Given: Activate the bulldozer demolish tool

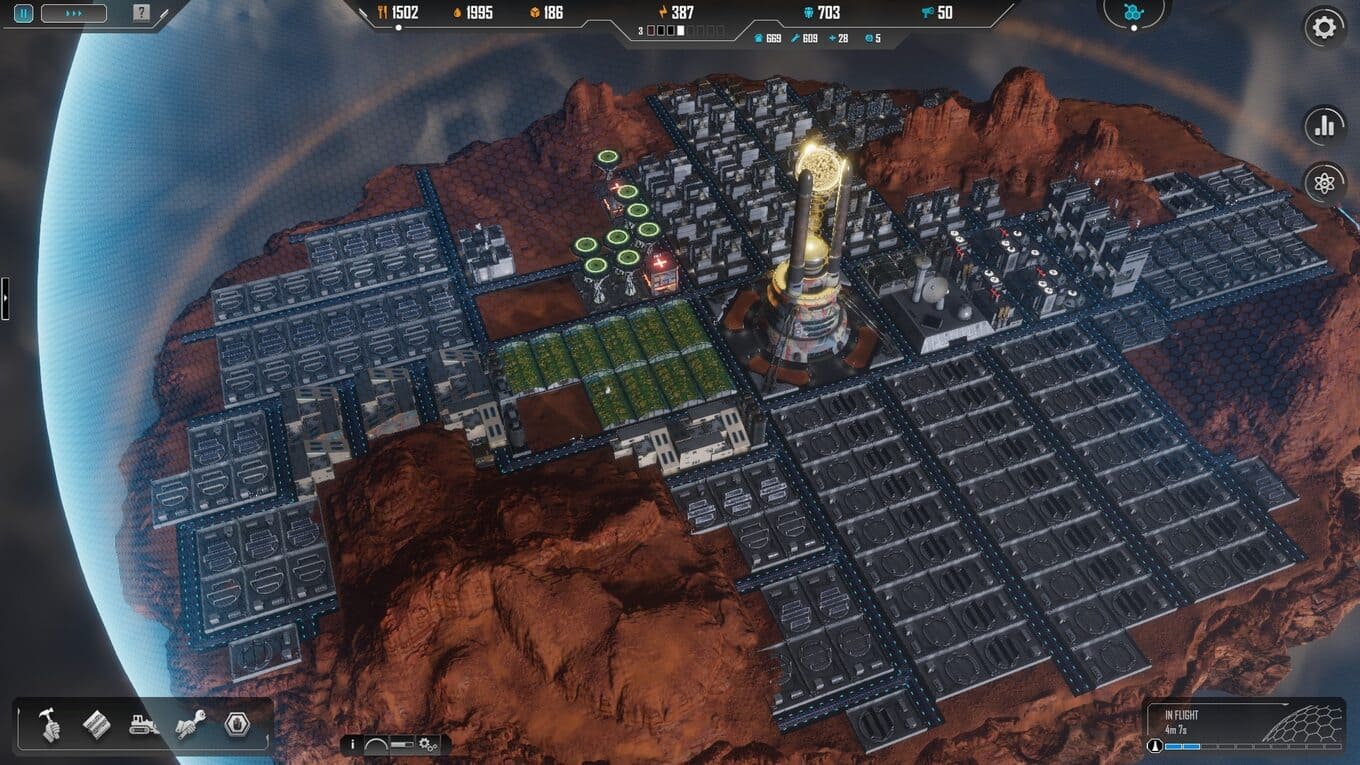Looking at the screenshot, I should [x=144, y=725].
